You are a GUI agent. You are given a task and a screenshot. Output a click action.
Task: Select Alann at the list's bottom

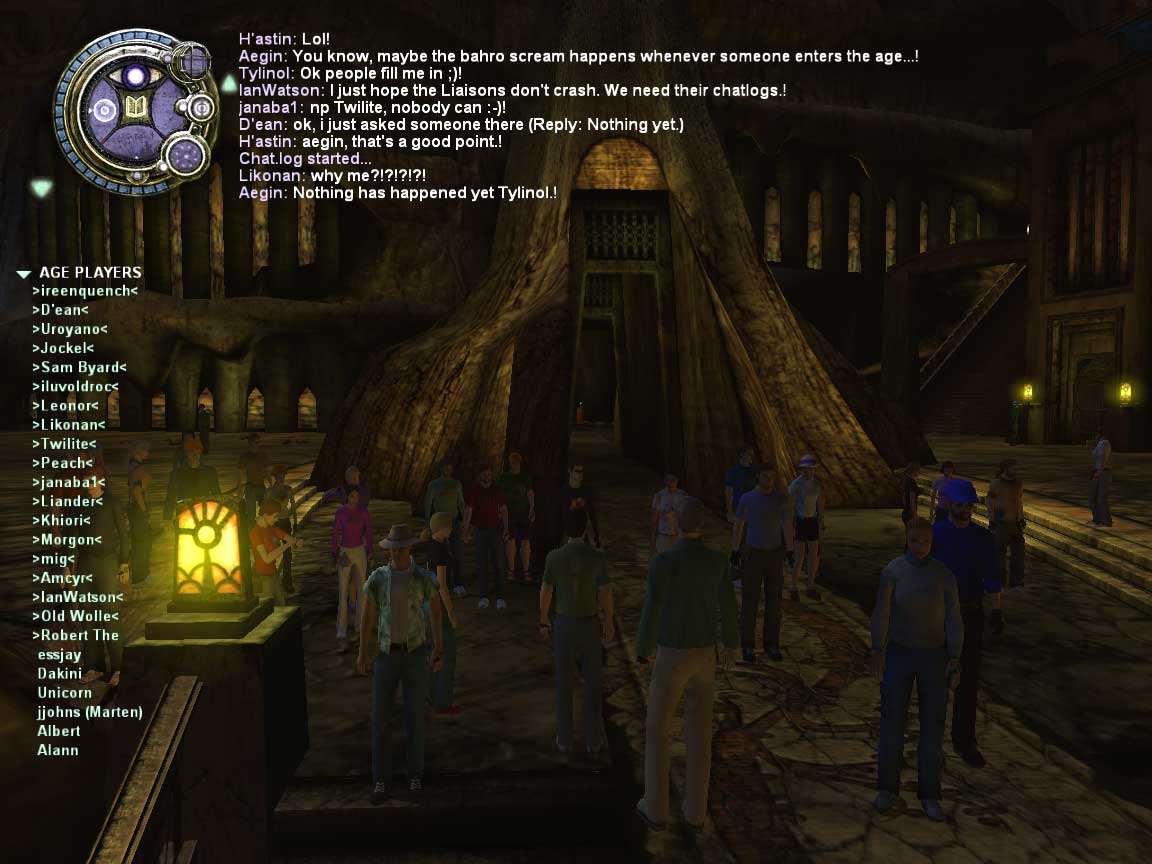tap(58, 750)
